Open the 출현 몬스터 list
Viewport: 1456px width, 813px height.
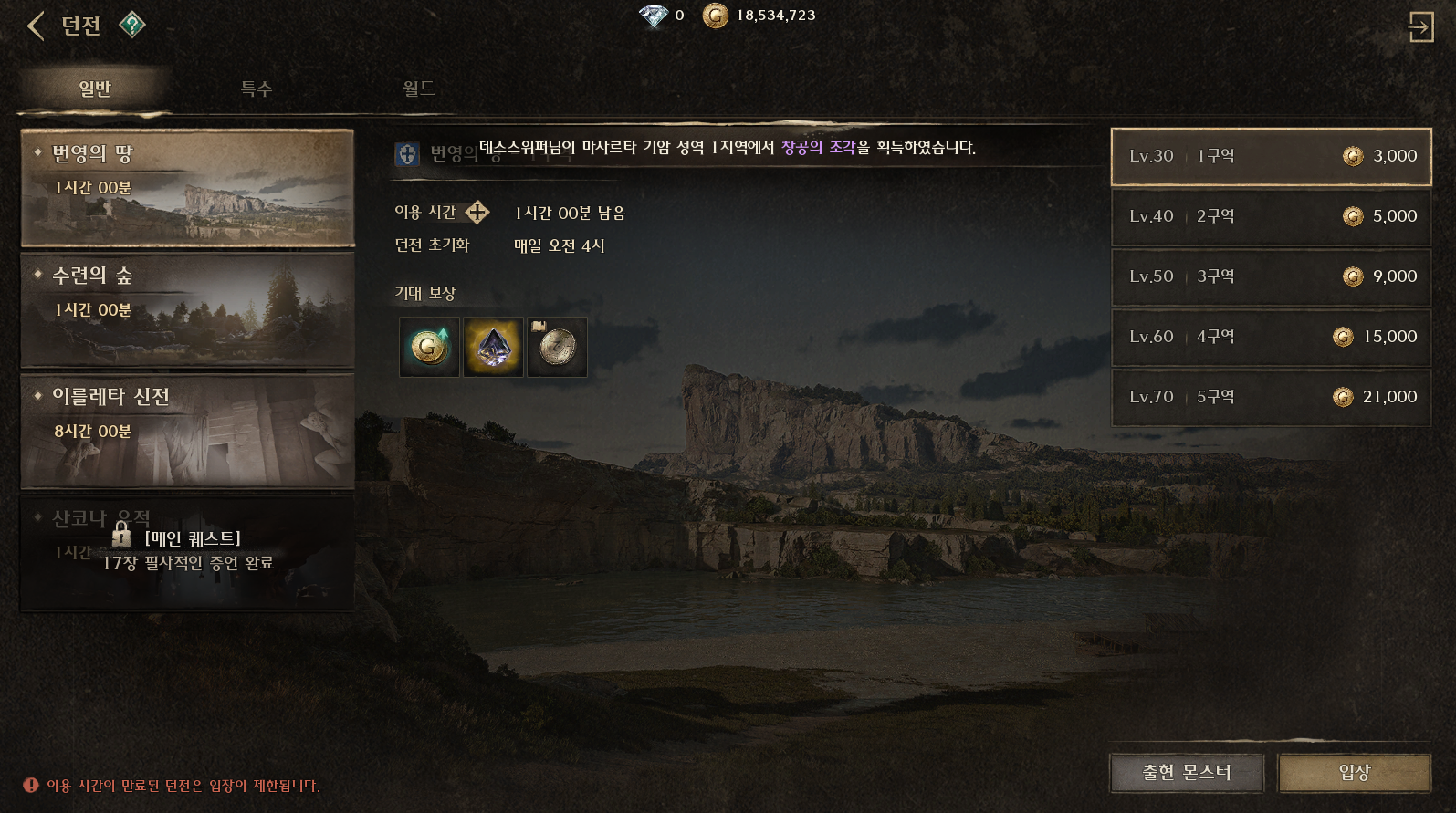(1187, 773)
